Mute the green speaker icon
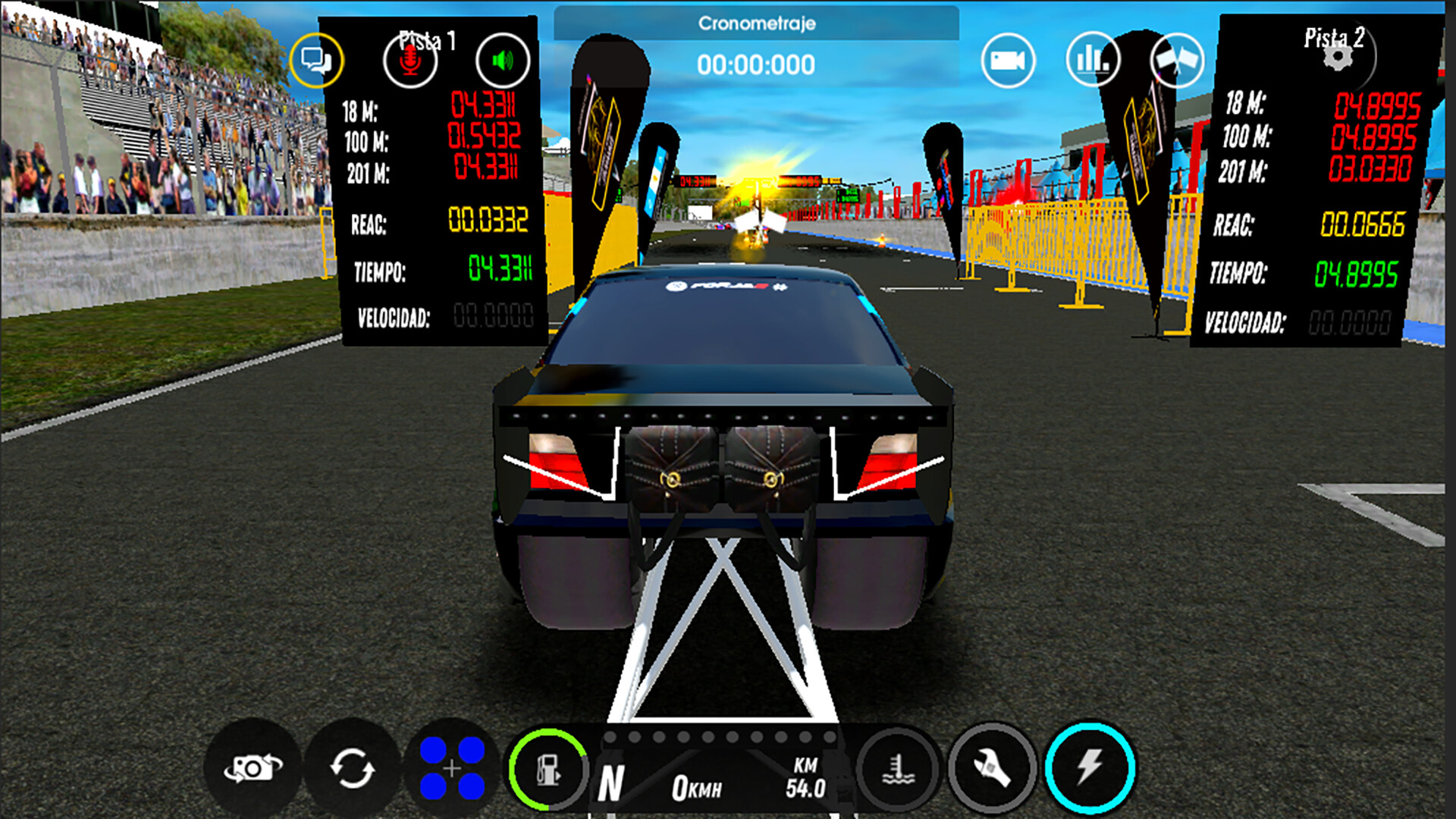Viewport: 1456px width, 819px height. 503,59
